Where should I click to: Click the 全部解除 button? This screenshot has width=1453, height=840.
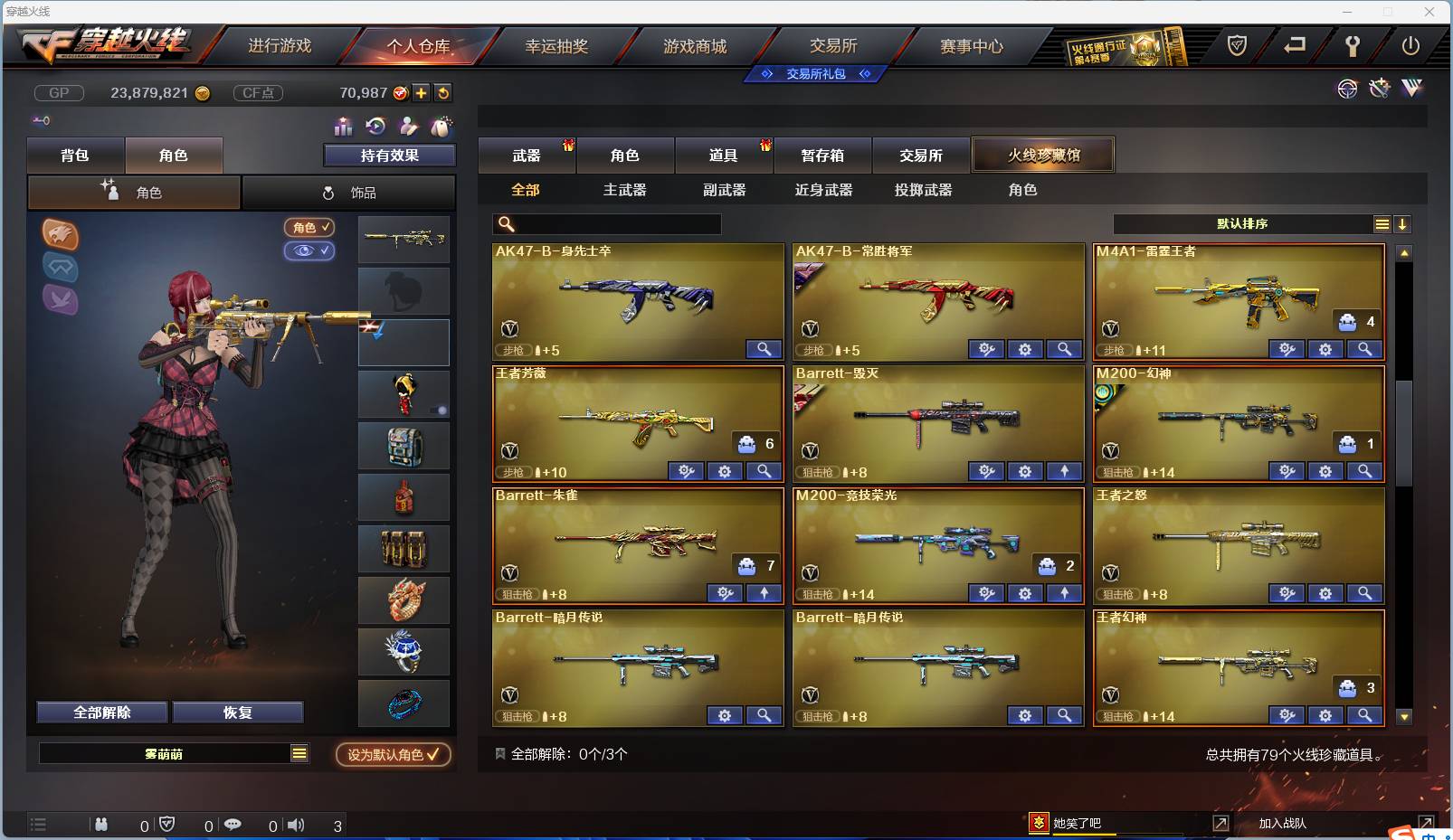click(101, 712)
